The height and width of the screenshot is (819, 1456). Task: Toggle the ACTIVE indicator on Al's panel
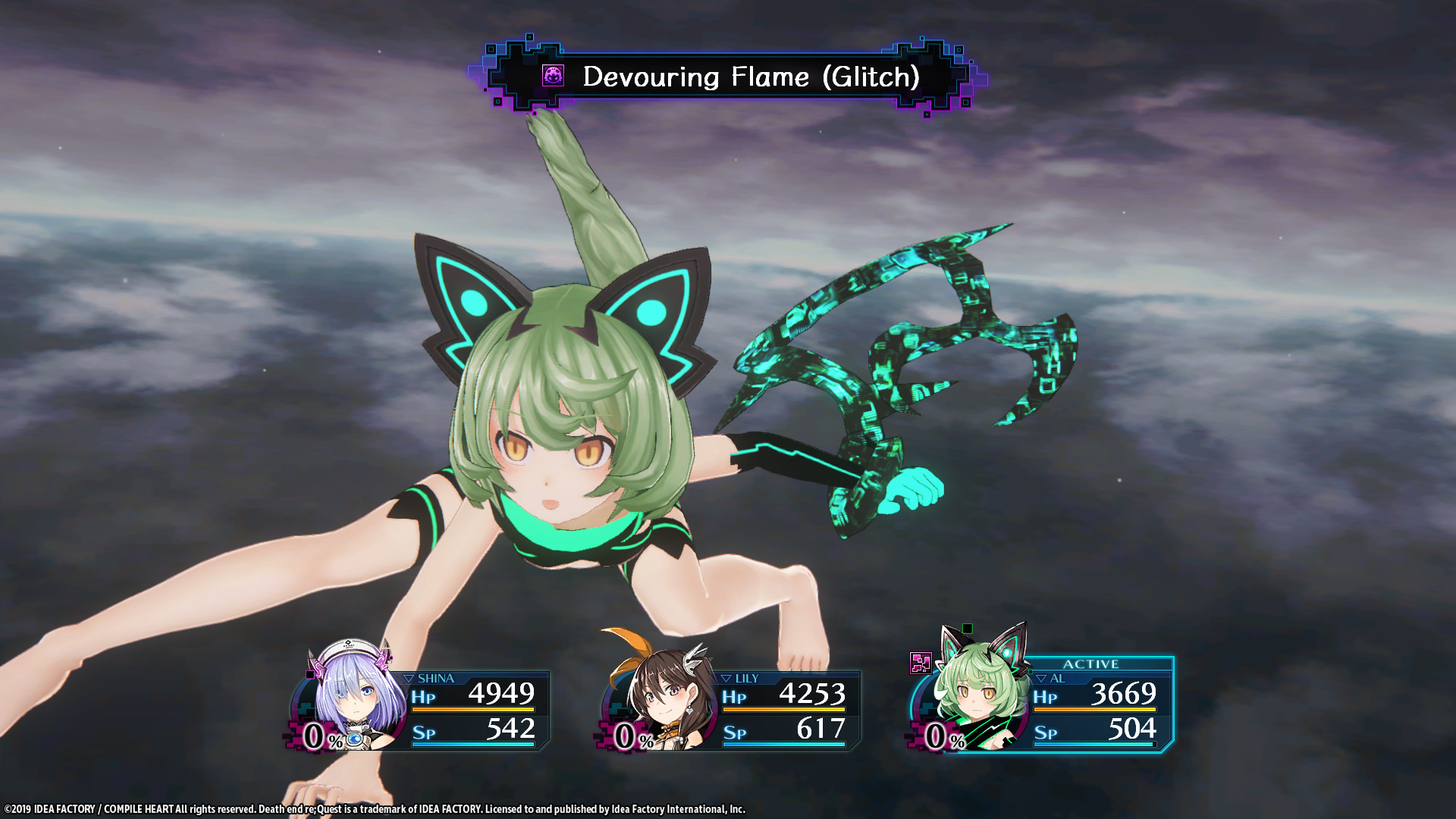click(1092, 664)
